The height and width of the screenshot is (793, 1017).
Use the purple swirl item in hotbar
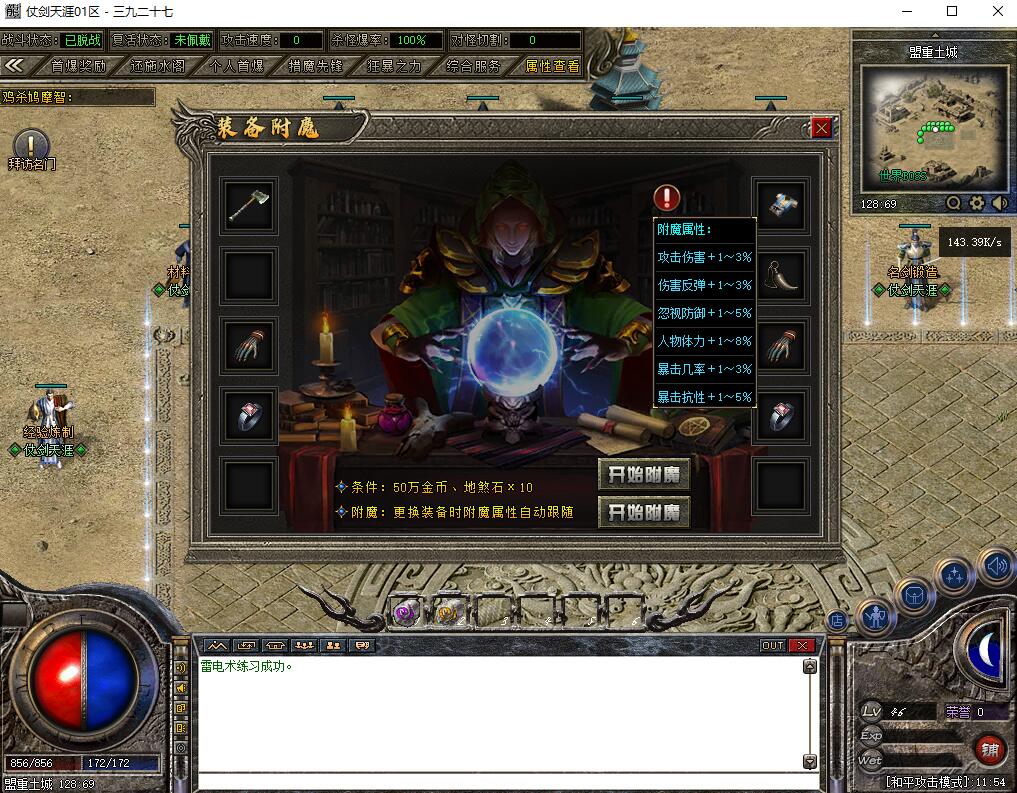(x=405, y=613)
